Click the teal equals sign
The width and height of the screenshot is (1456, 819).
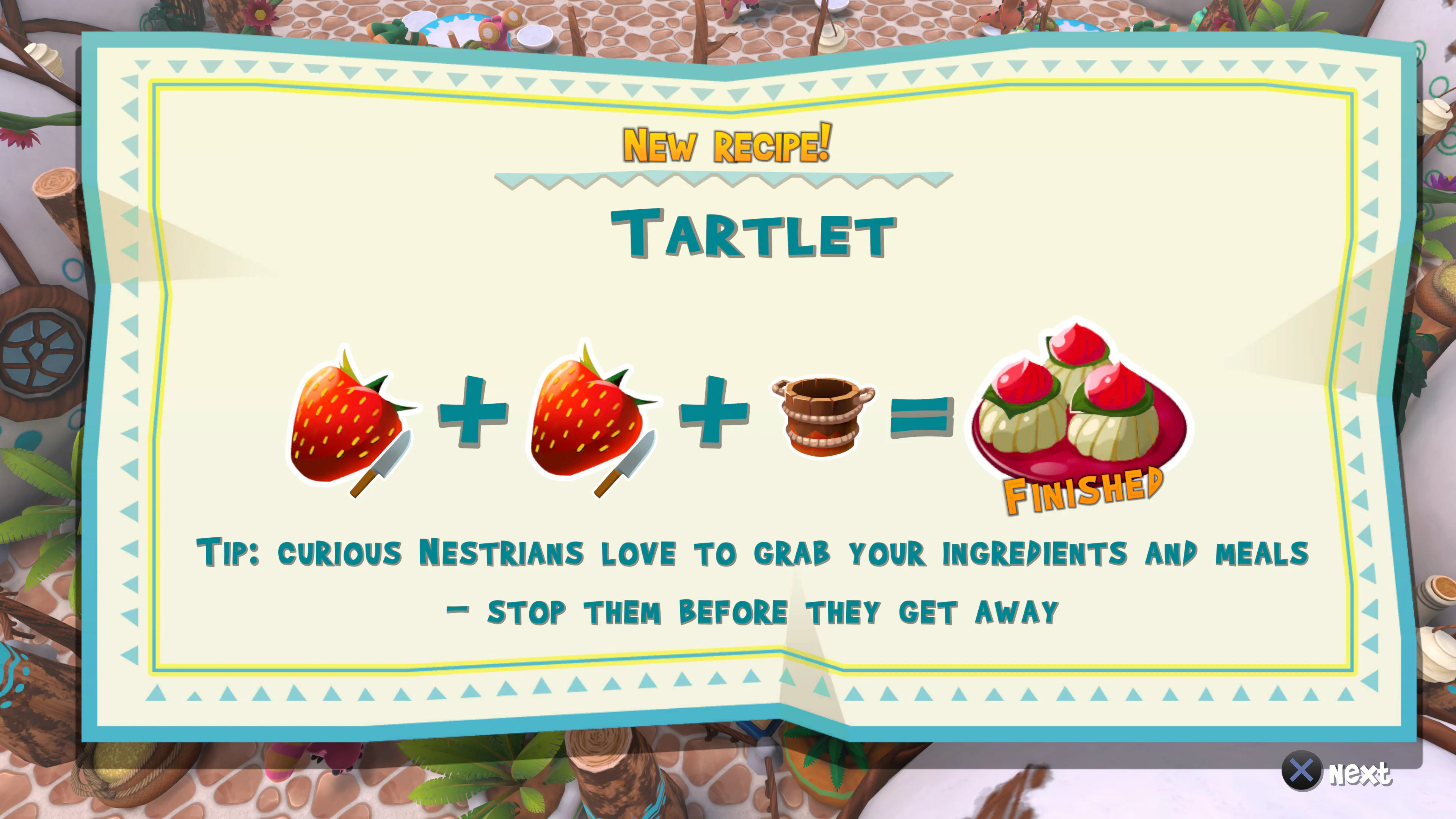point(921,416)
